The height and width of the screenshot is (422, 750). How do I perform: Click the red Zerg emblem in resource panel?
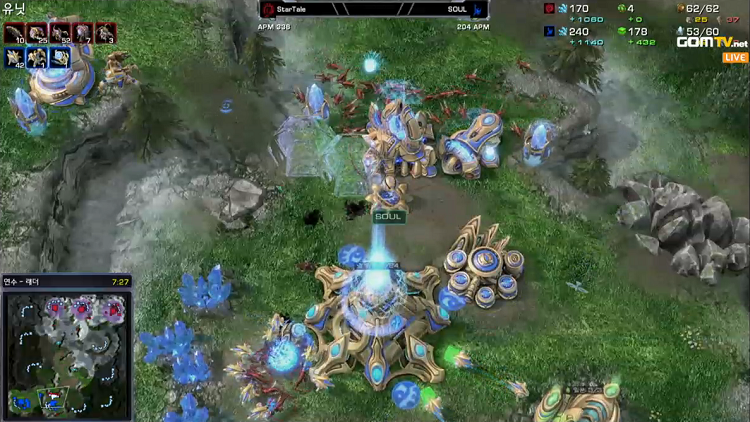549,9
